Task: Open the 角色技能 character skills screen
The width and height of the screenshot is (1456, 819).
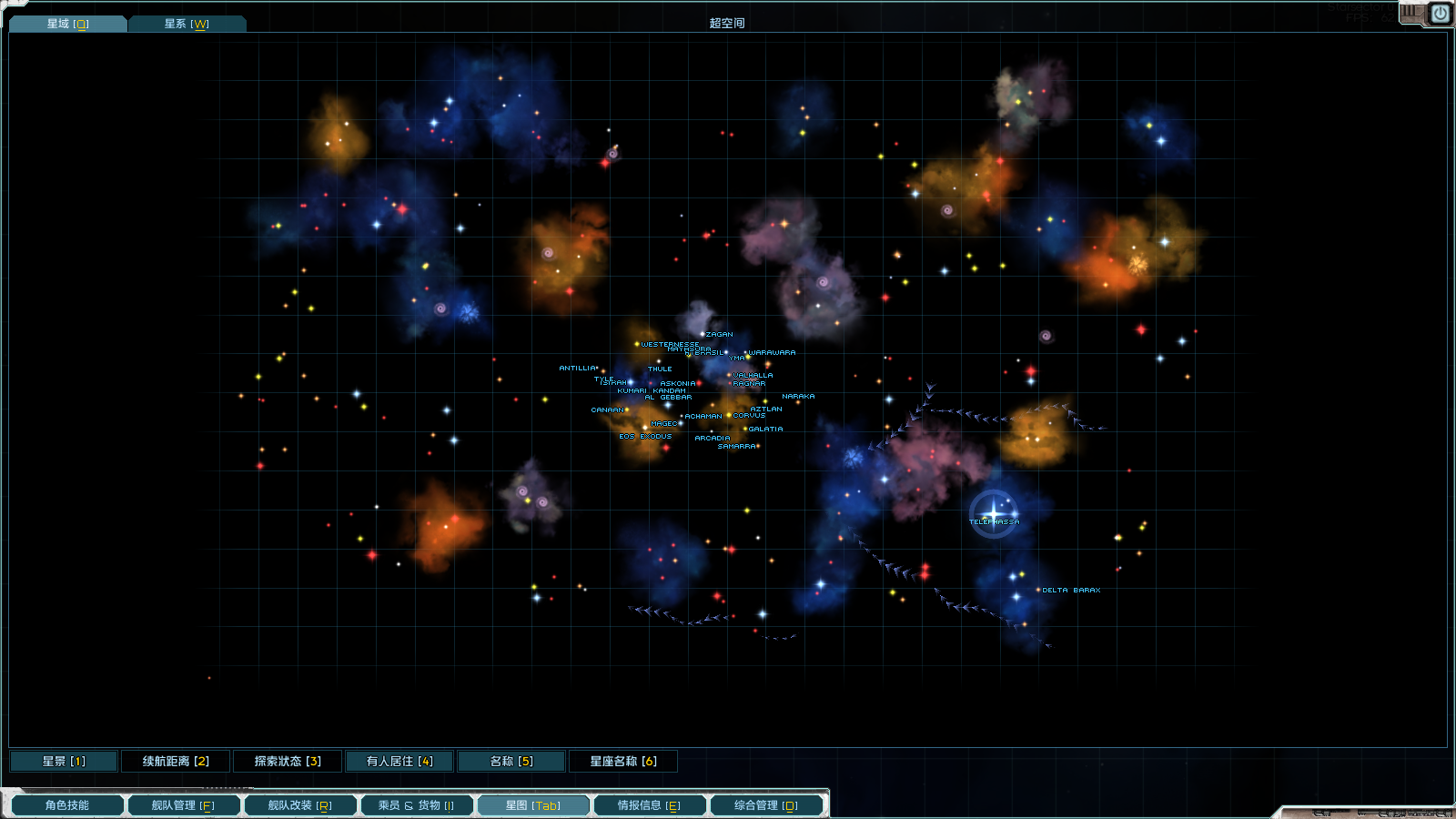Action: [67, 805]
